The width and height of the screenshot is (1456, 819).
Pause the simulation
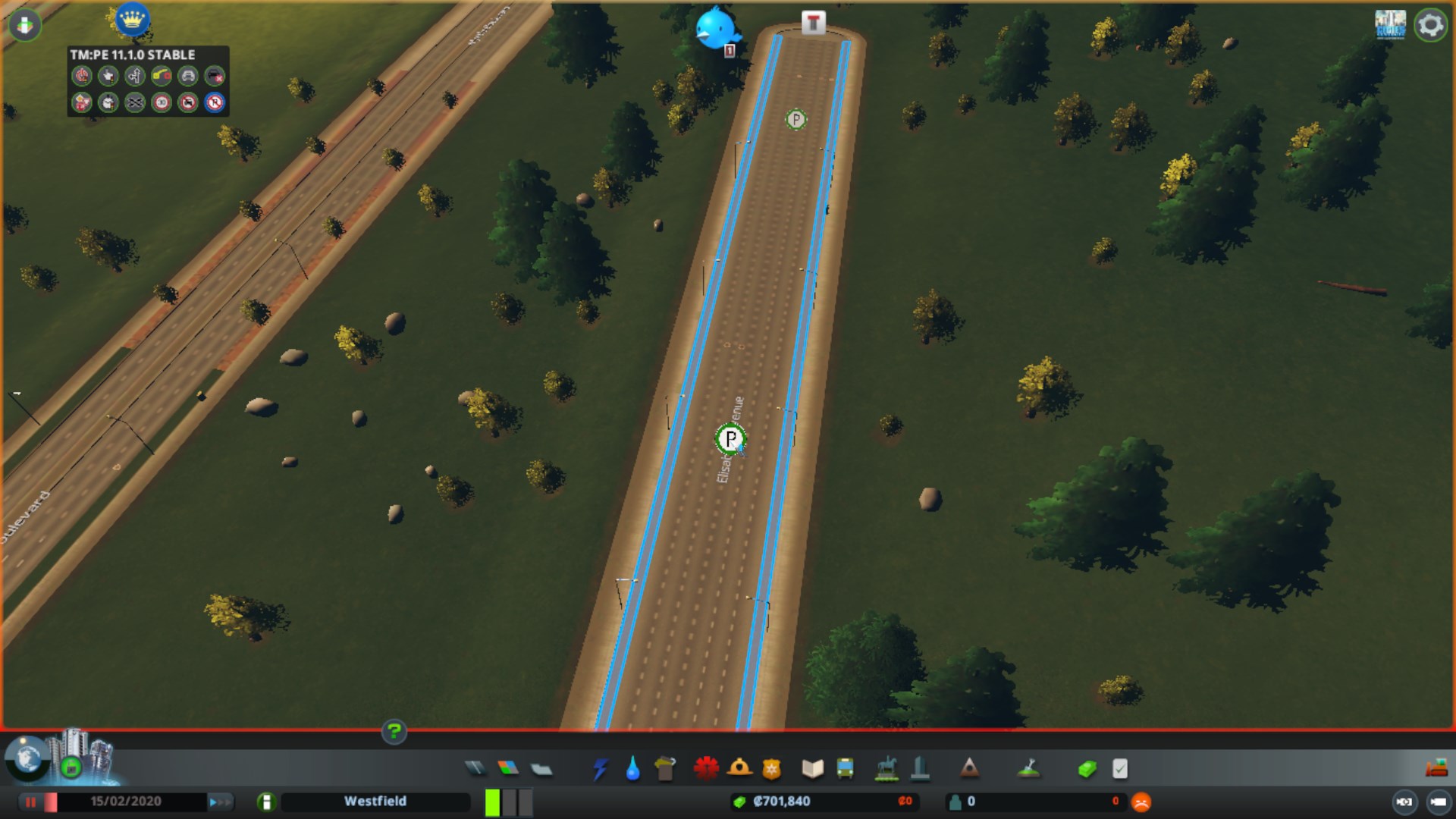(29, 801)
